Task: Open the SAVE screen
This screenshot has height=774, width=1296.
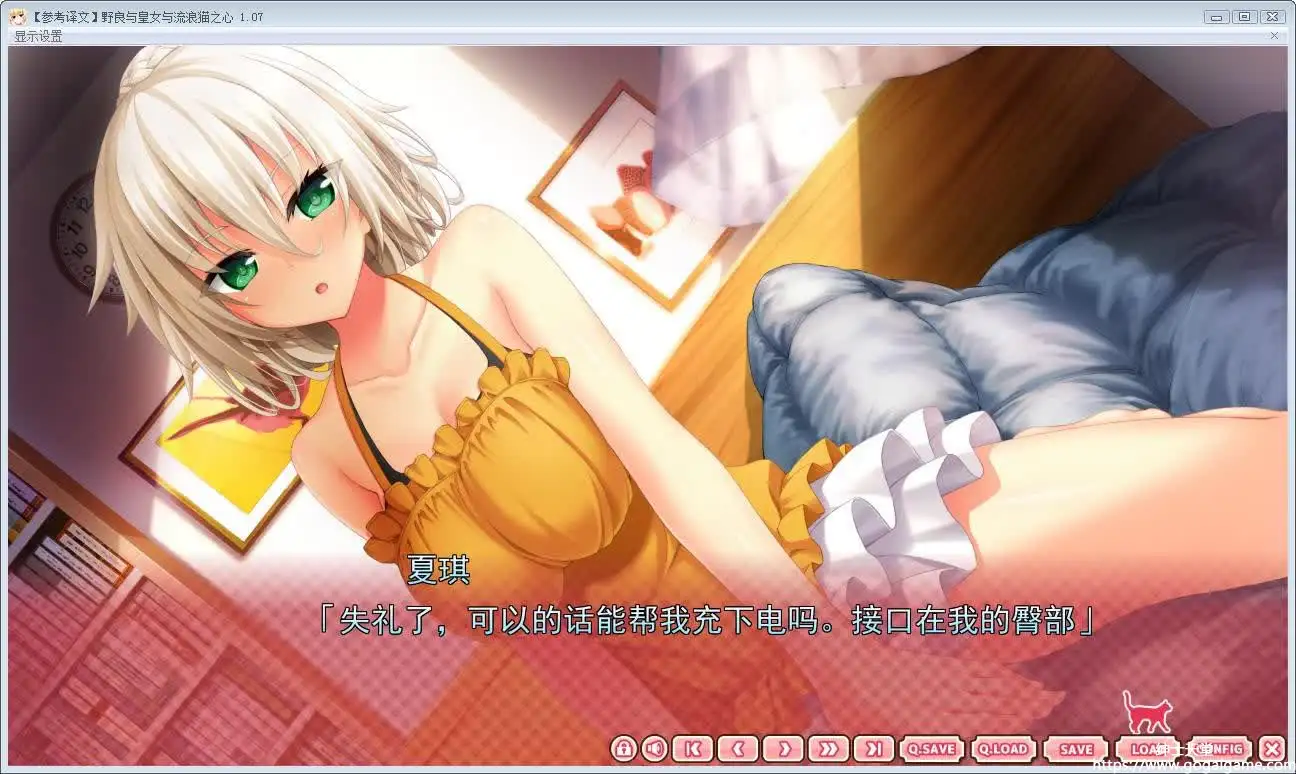Action: [x=1075, y=748]
